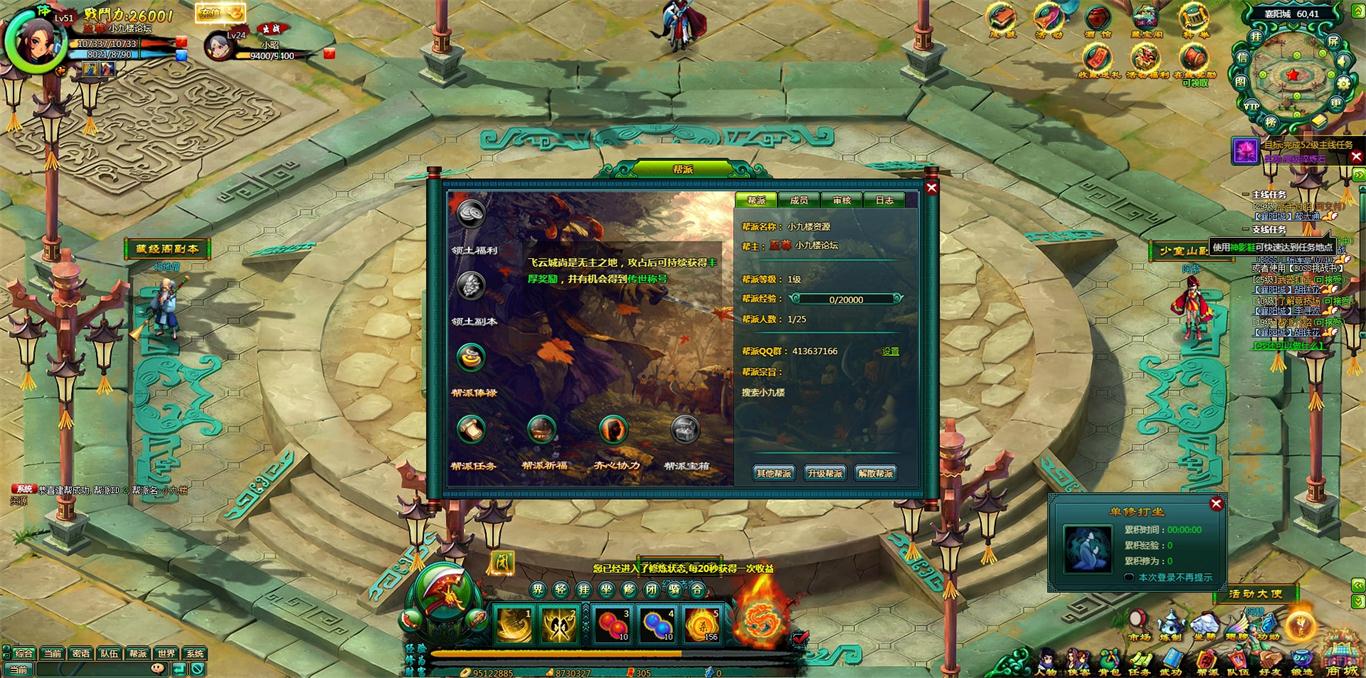Close the 单修打坐 meditation popup

click(x=1216, y=504)
